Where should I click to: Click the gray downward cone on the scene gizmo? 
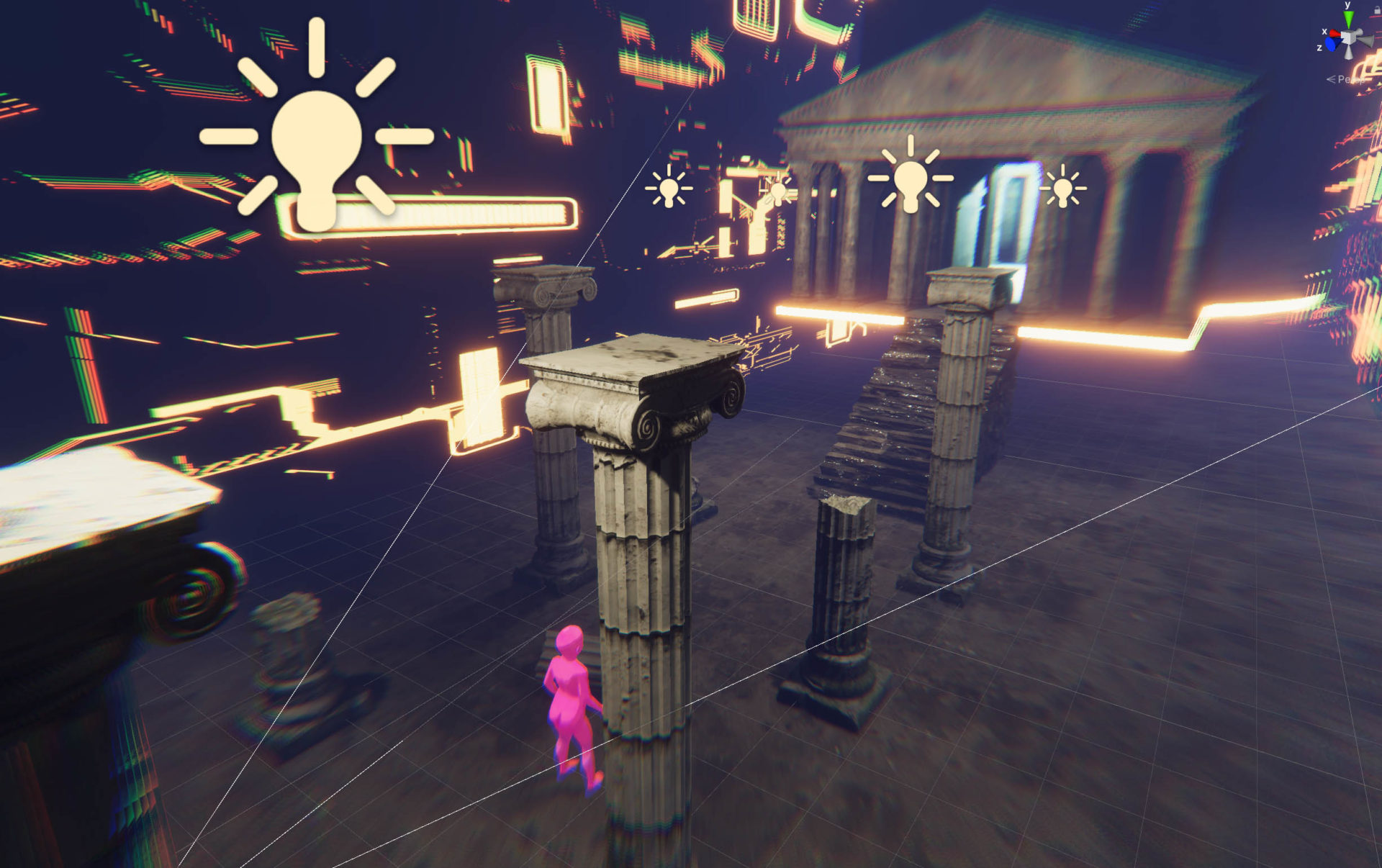(x=1349, y=53)
